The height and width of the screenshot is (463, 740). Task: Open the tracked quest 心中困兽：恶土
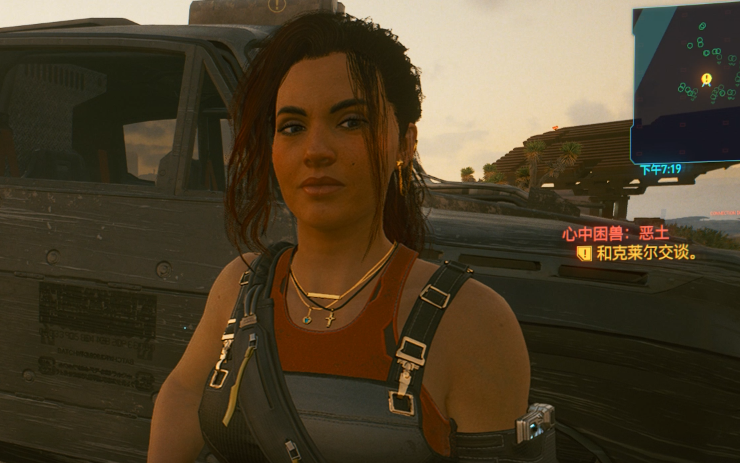pos(615,234)
